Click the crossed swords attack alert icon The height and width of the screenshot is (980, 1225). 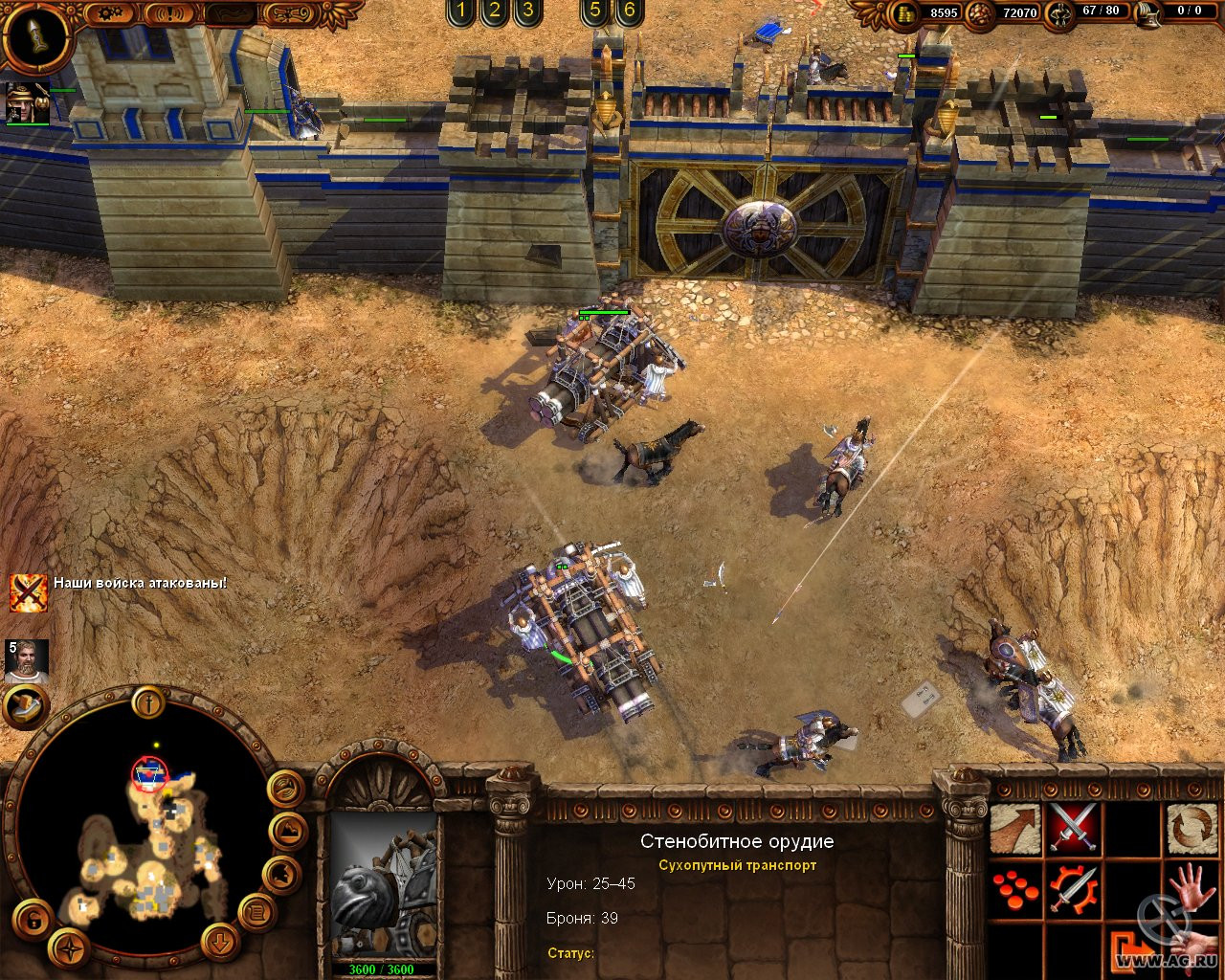click(x=28, y=592)
